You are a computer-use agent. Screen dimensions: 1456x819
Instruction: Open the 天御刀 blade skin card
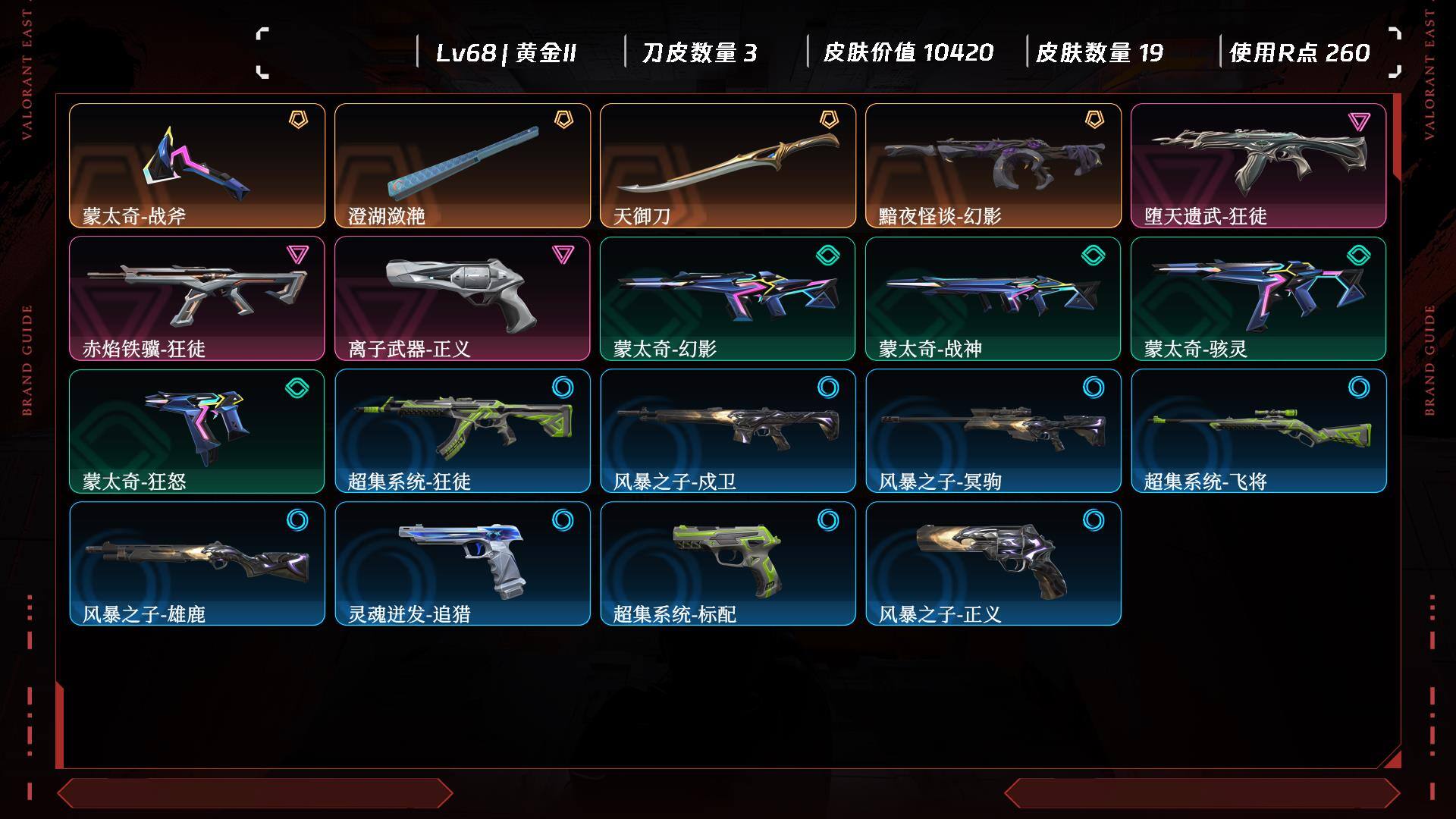728,165
